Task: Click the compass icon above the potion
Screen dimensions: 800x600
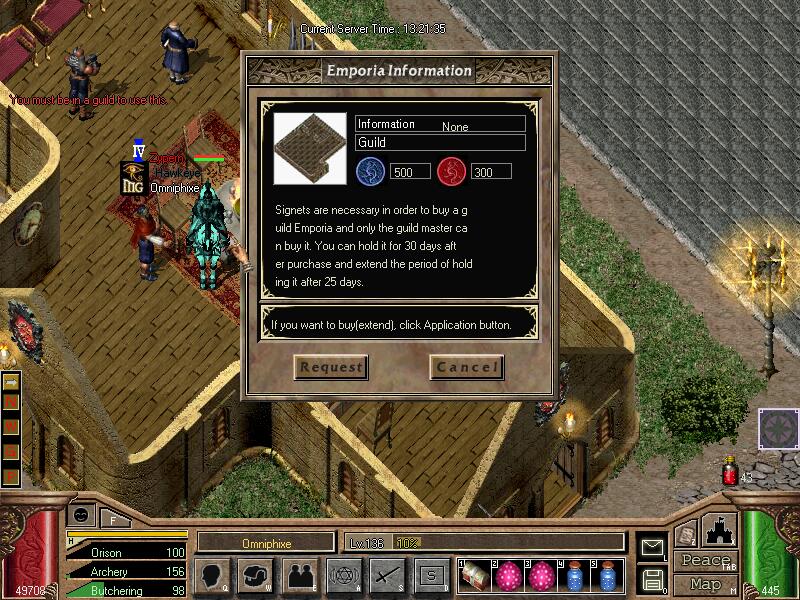Action: [778, 429]
